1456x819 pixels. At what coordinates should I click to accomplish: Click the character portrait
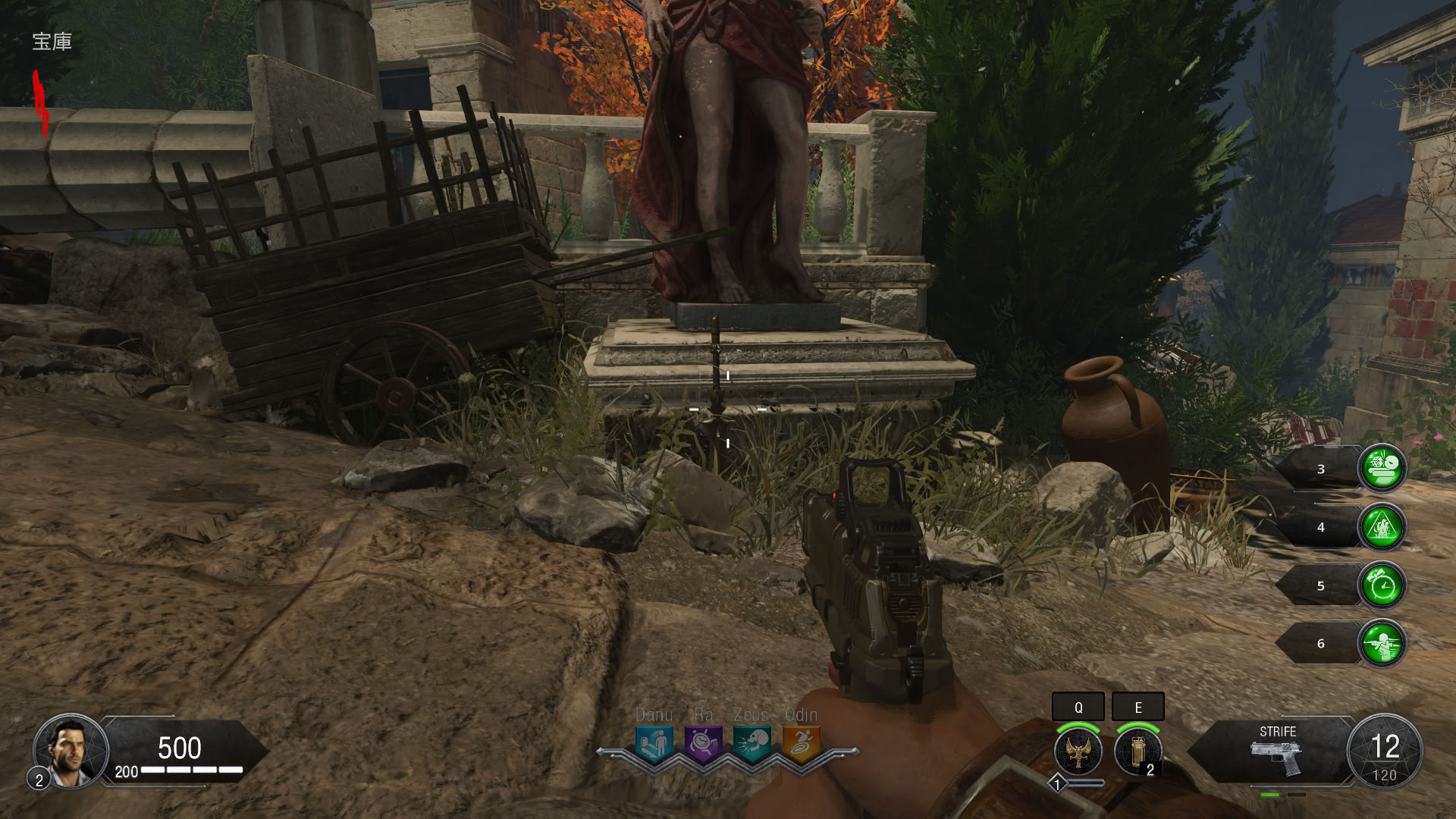click(x=71, y=751)
